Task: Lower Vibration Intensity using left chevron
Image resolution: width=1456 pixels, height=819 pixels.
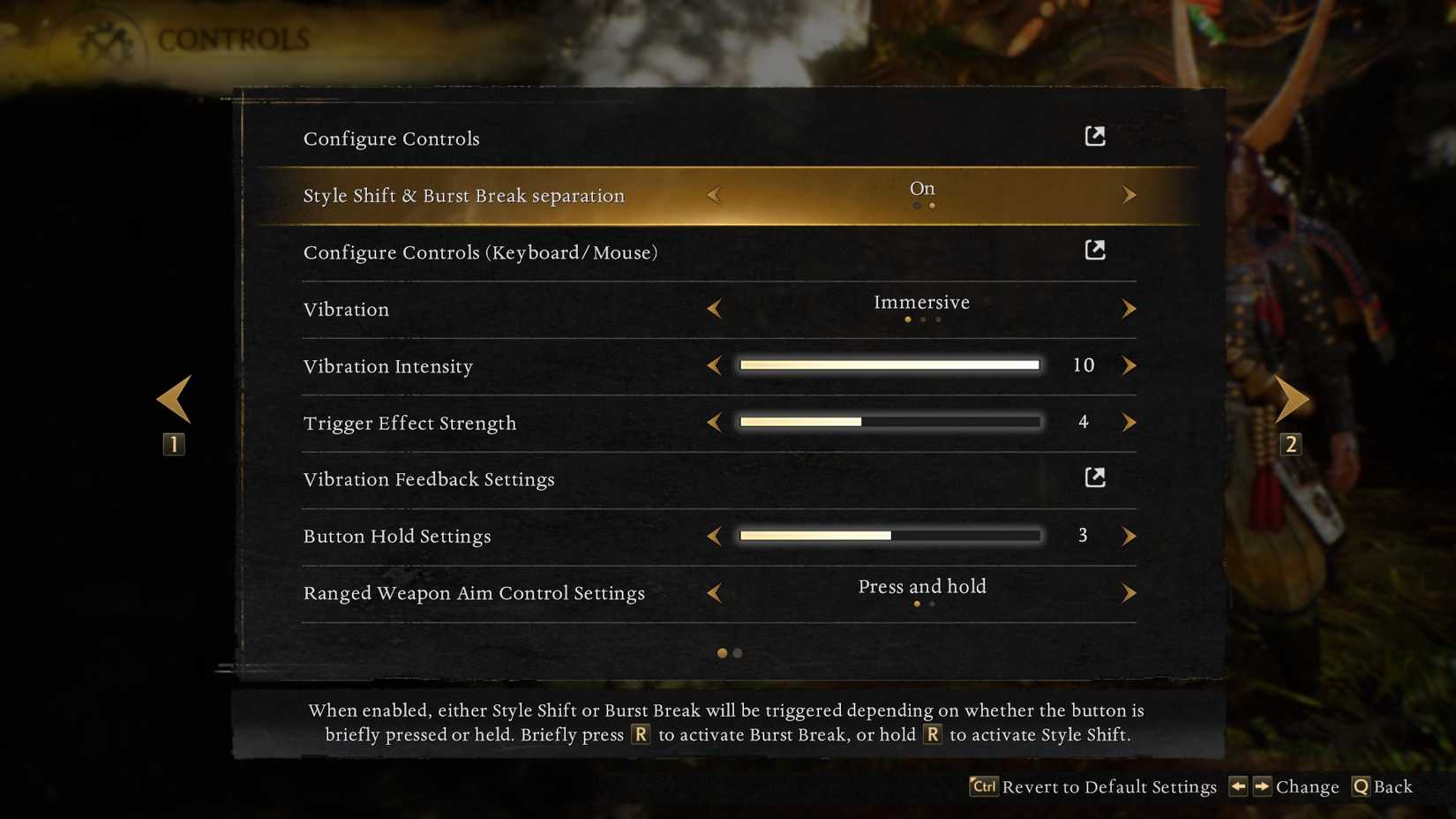Action: click(715, 365)
